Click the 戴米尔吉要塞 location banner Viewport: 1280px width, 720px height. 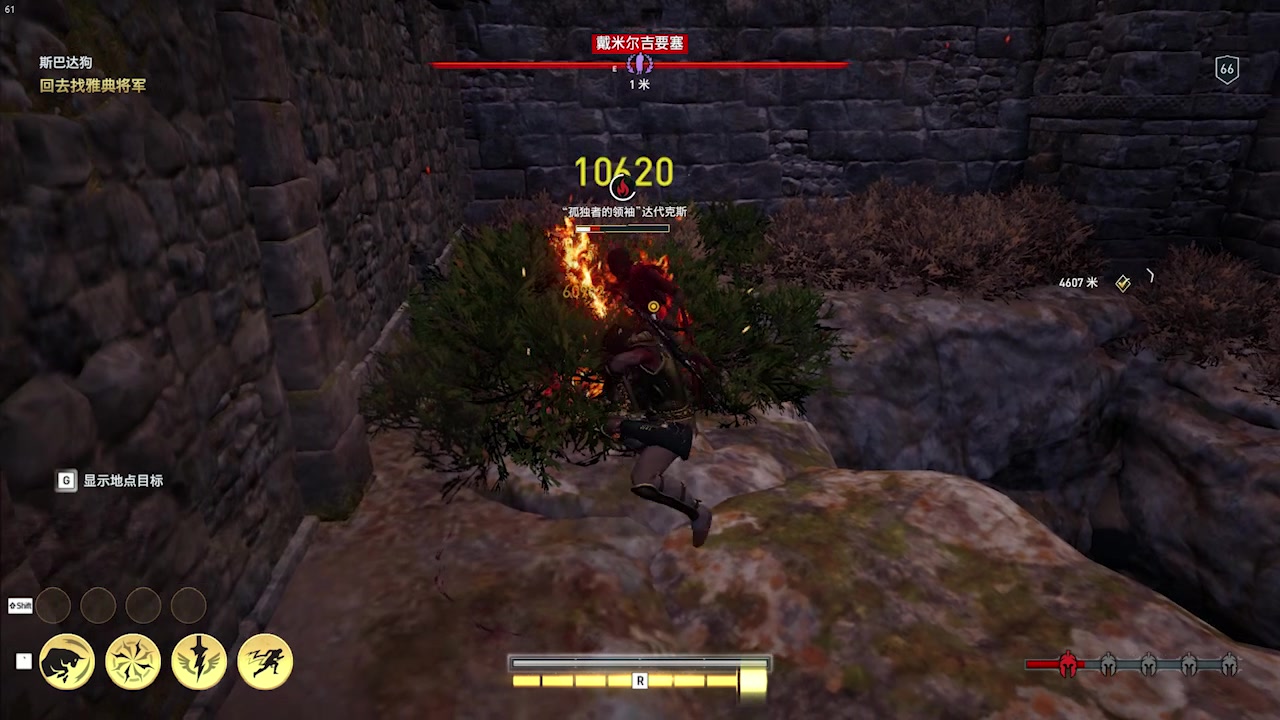(x=639, y=43)
